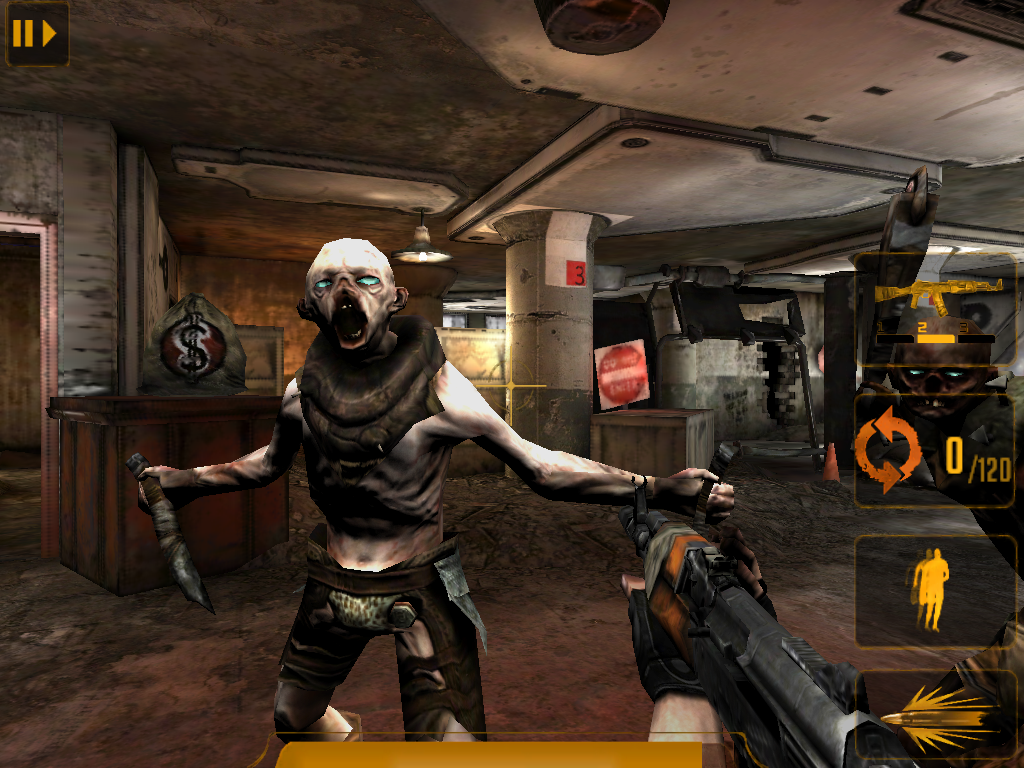
Task: Activate the golden running figure ability
Action: click(931, 590)
